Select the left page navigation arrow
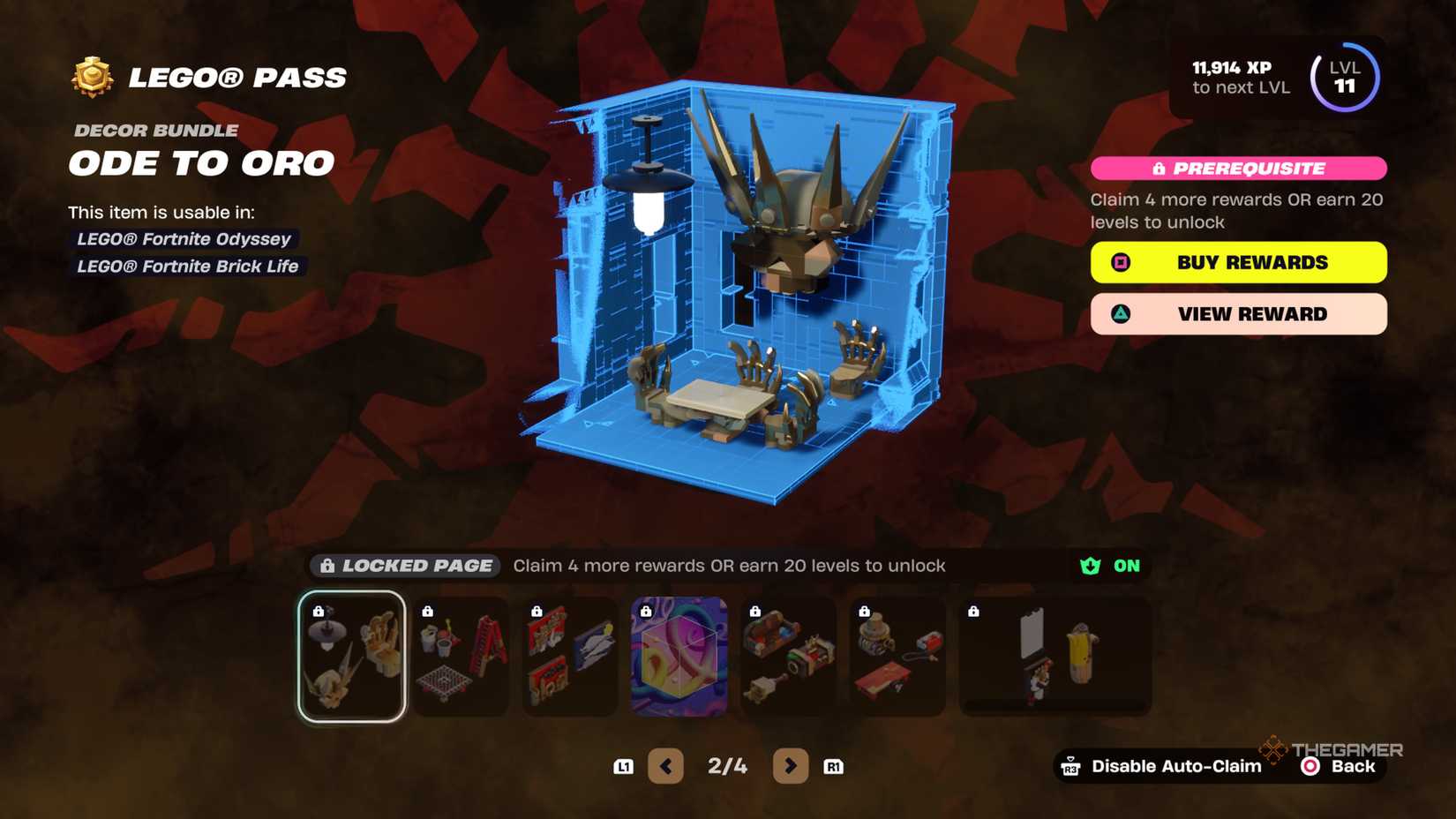The width and height of the screenshot is (1456, 819). pyautogui.click(x=666, y=766)
